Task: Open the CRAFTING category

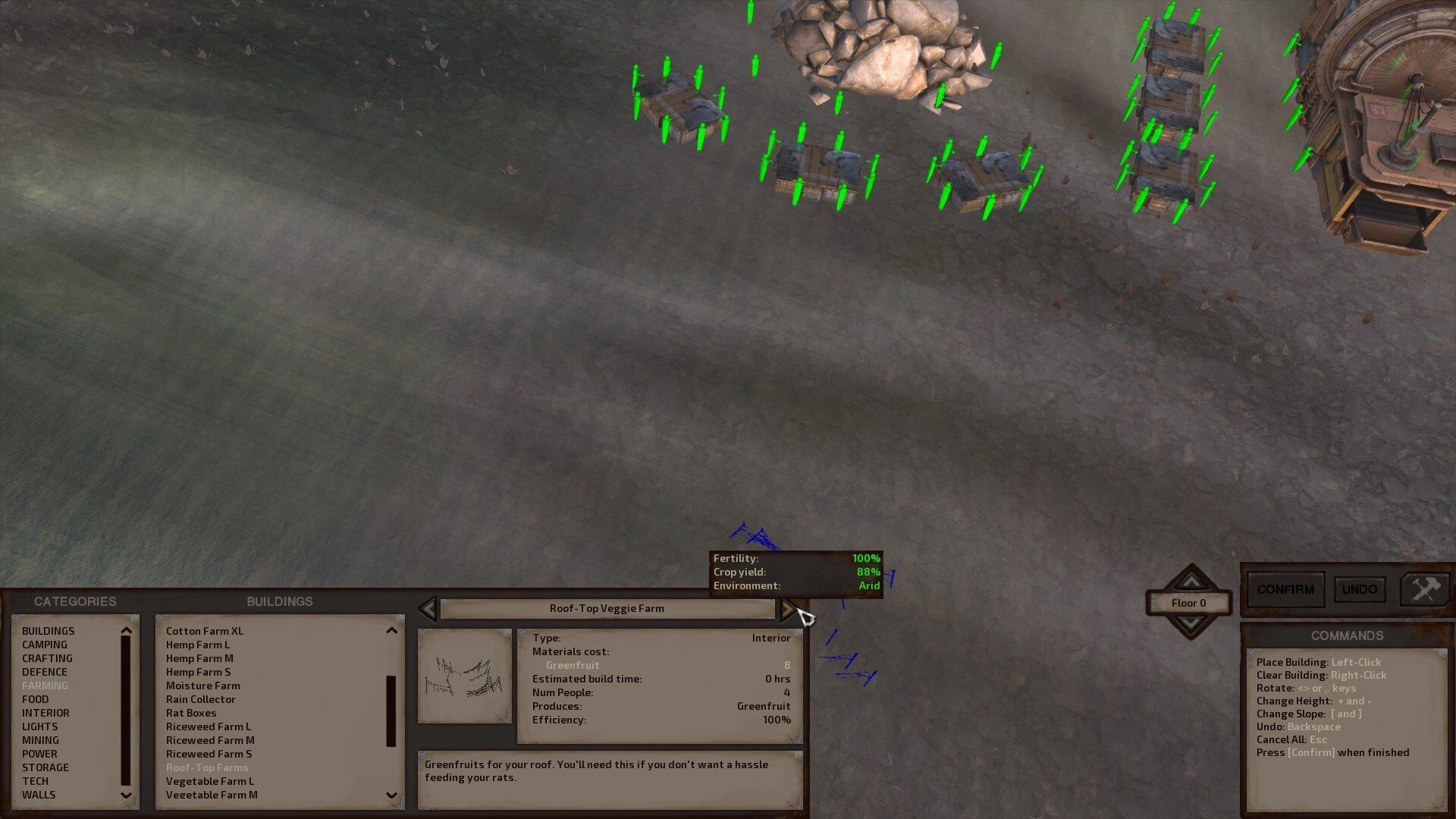Action: pos(47,658)
